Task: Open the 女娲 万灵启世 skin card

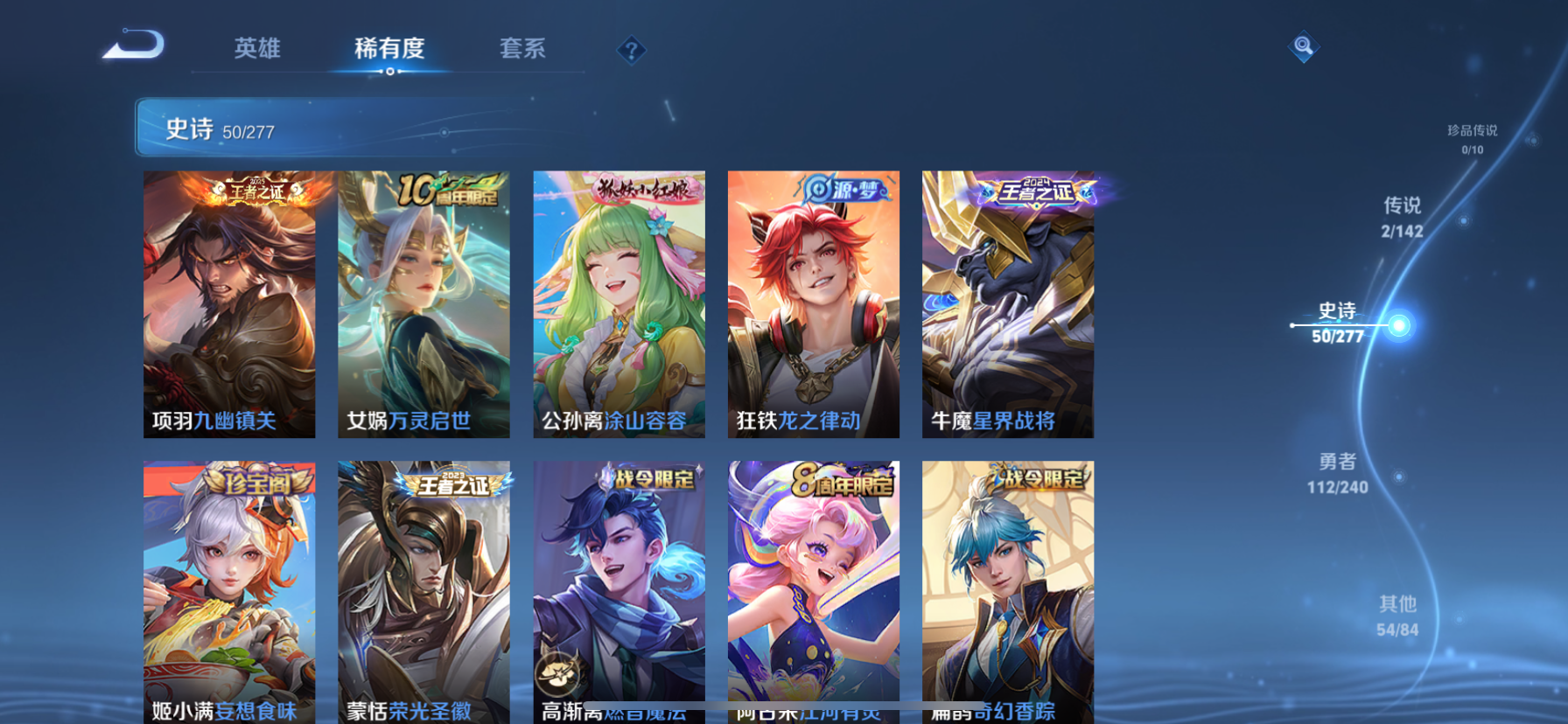Action: tap(423, 303)
